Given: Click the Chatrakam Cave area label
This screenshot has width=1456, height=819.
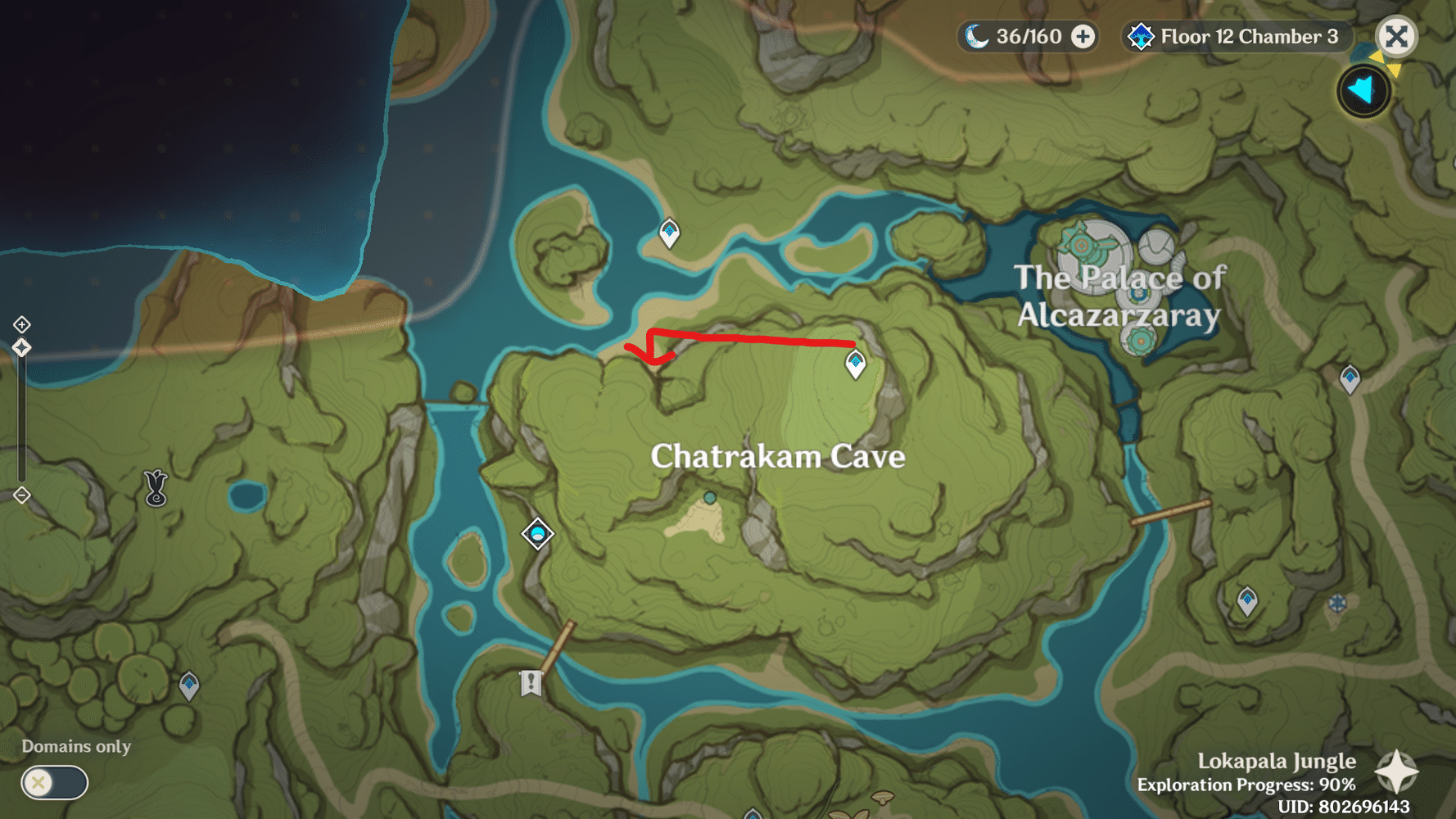Looking at the screenshot, I should click(778, 457).
